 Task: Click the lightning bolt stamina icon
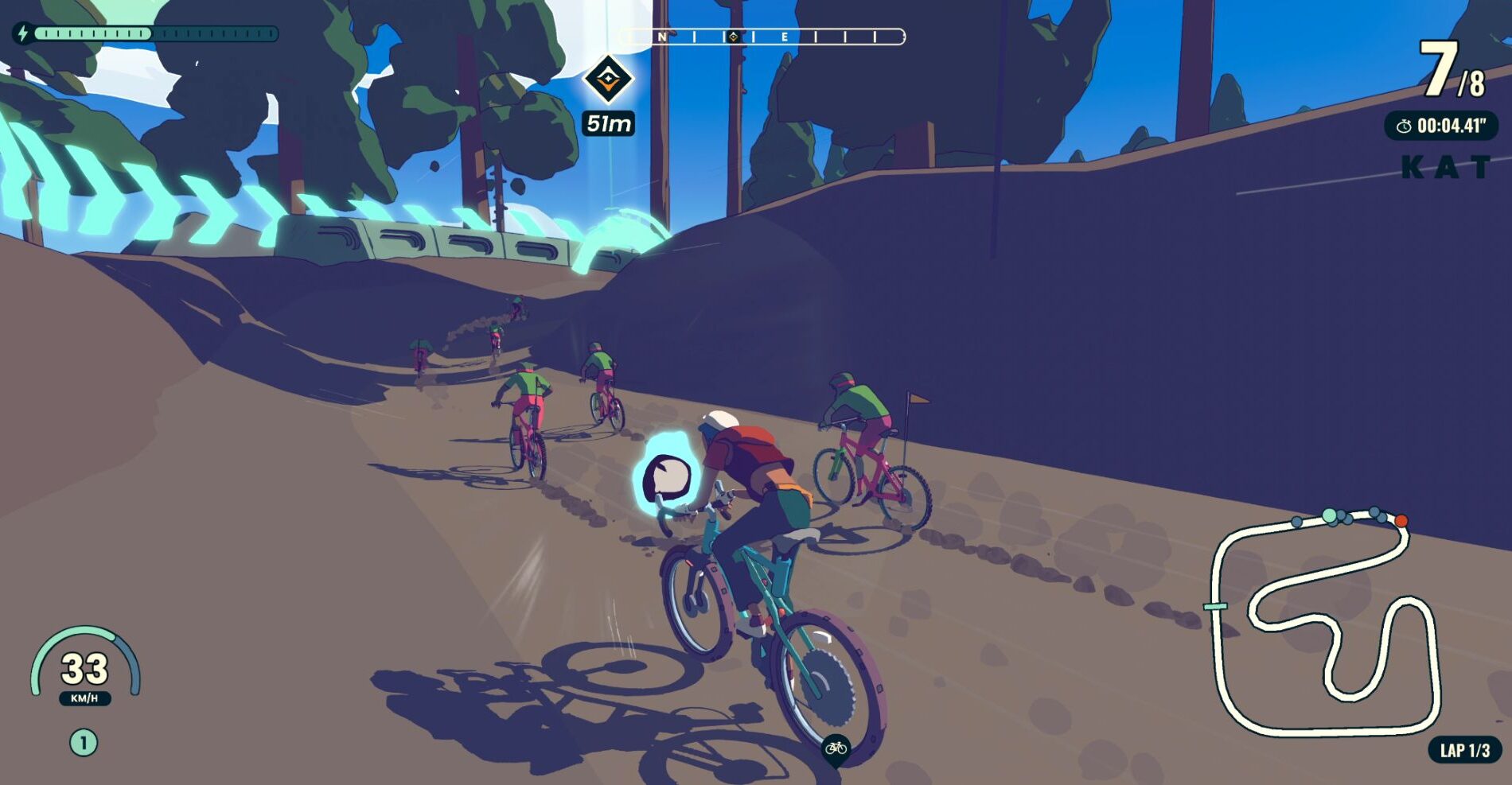click(x=22, y=33)
